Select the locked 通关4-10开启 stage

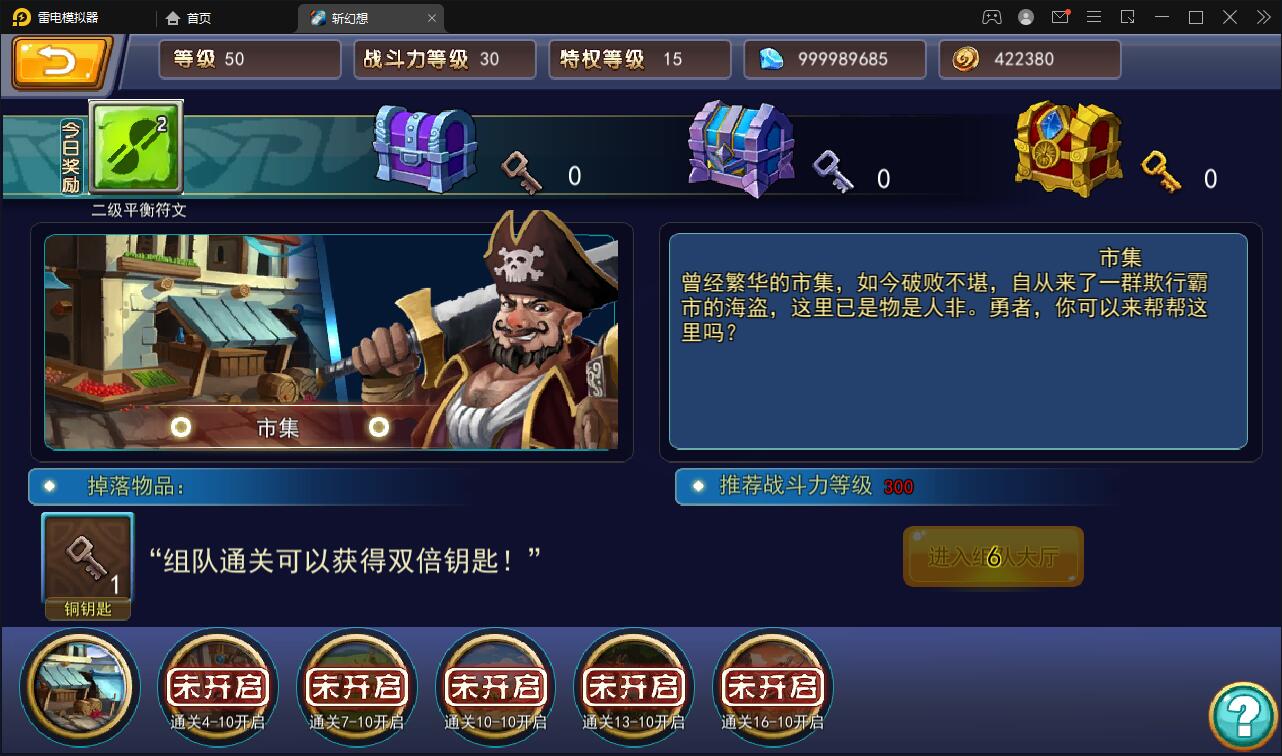click(x=217, y=686)
